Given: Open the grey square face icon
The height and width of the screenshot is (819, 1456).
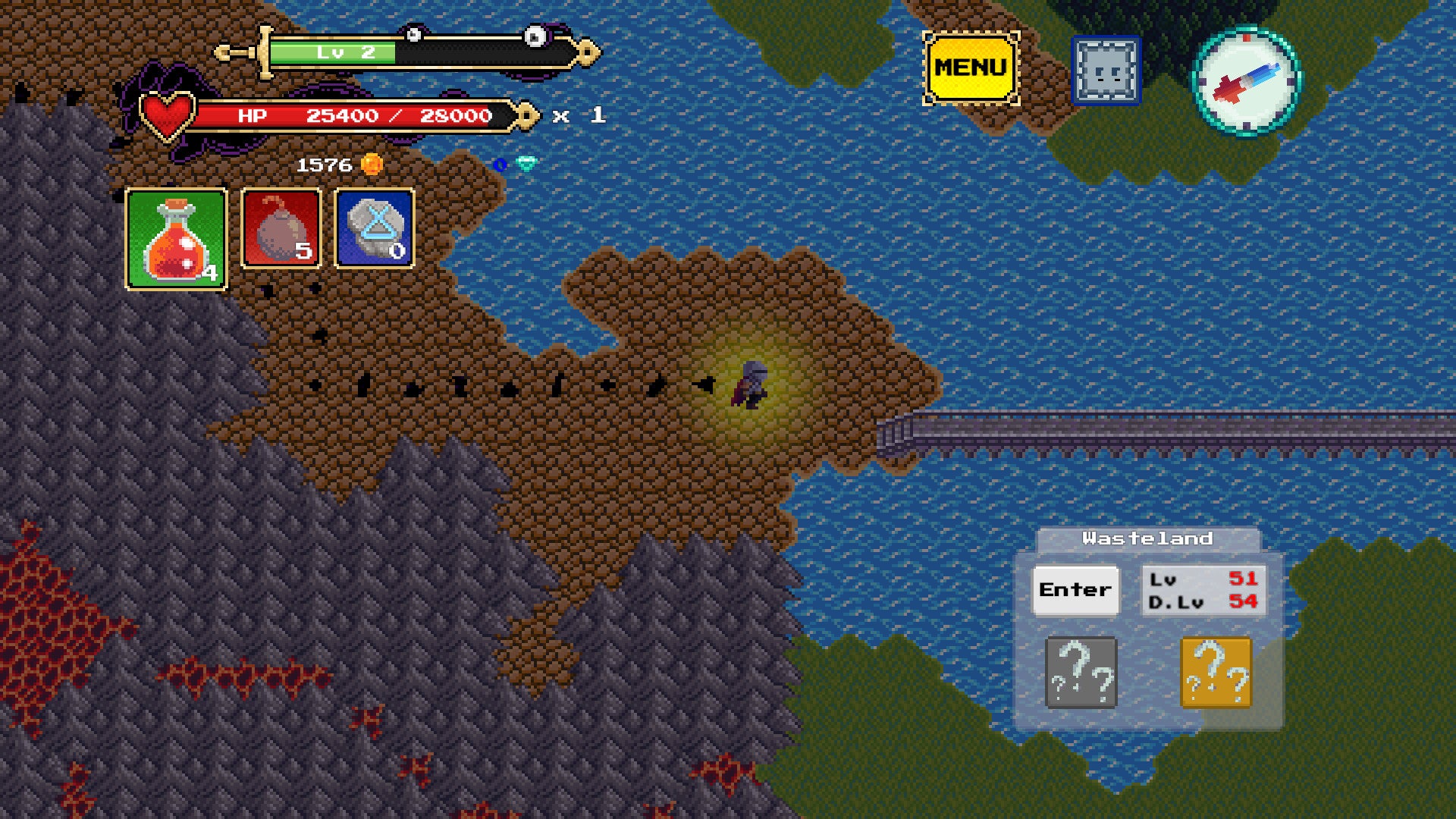Looking at the screenshot, I should 1106,71.
